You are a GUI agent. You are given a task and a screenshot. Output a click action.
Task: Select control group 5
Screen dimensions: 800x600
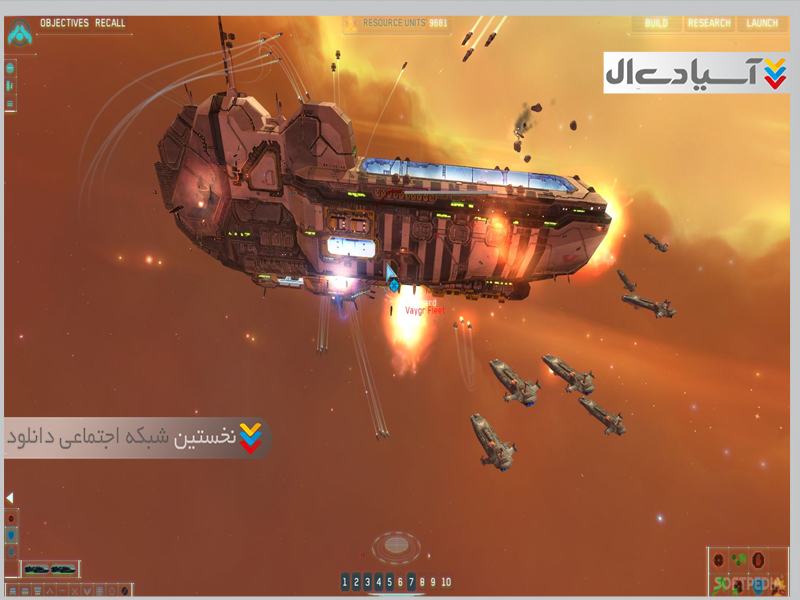click(x=389, y=582)
